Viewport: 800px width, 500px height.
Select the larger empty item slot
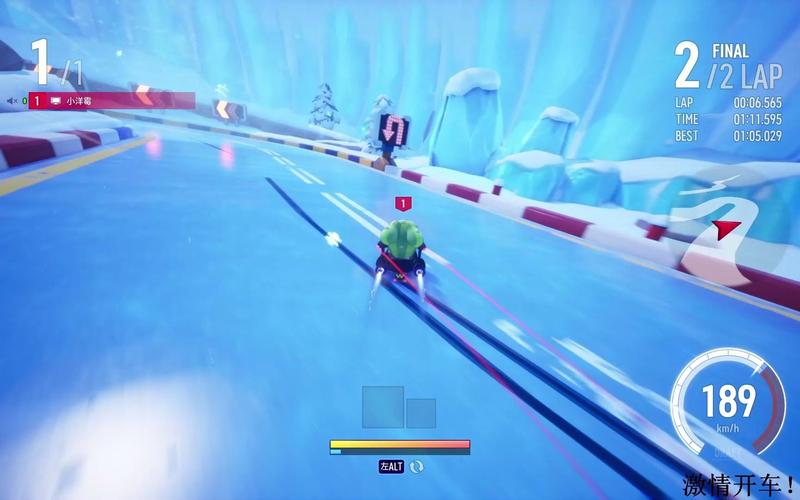pos(383,407)
